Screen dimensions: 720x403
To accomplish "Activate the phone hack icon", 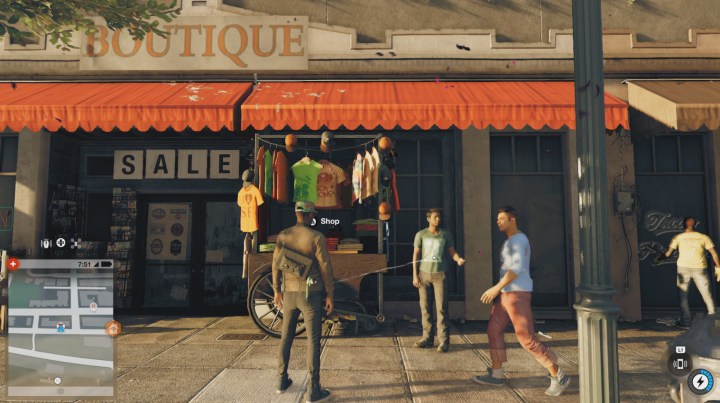I will pyautogui.click(x=680, y=363).
